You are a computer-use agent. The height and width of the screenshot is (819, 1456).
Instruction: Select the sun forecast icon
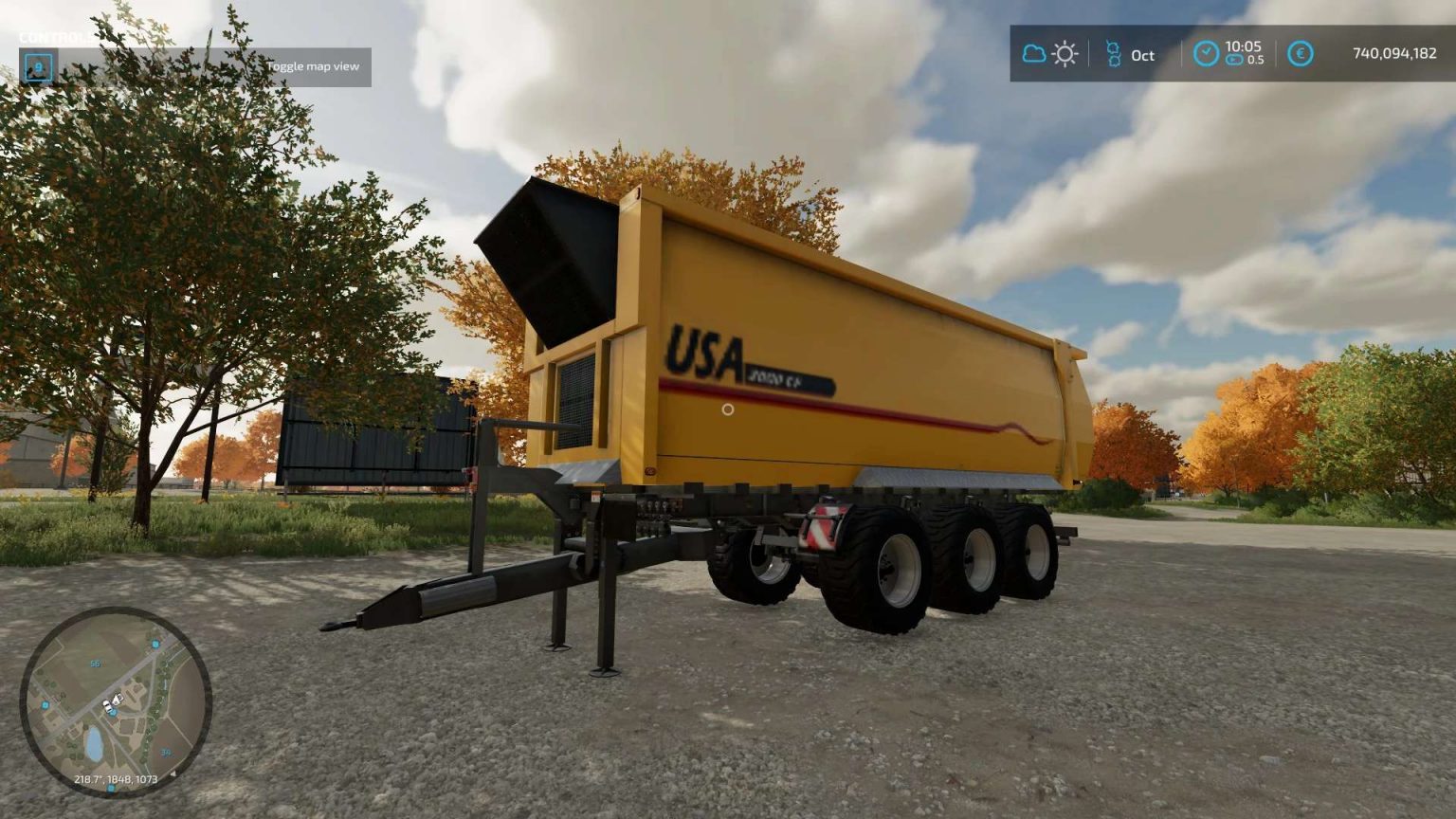[x=1064, y=54]
